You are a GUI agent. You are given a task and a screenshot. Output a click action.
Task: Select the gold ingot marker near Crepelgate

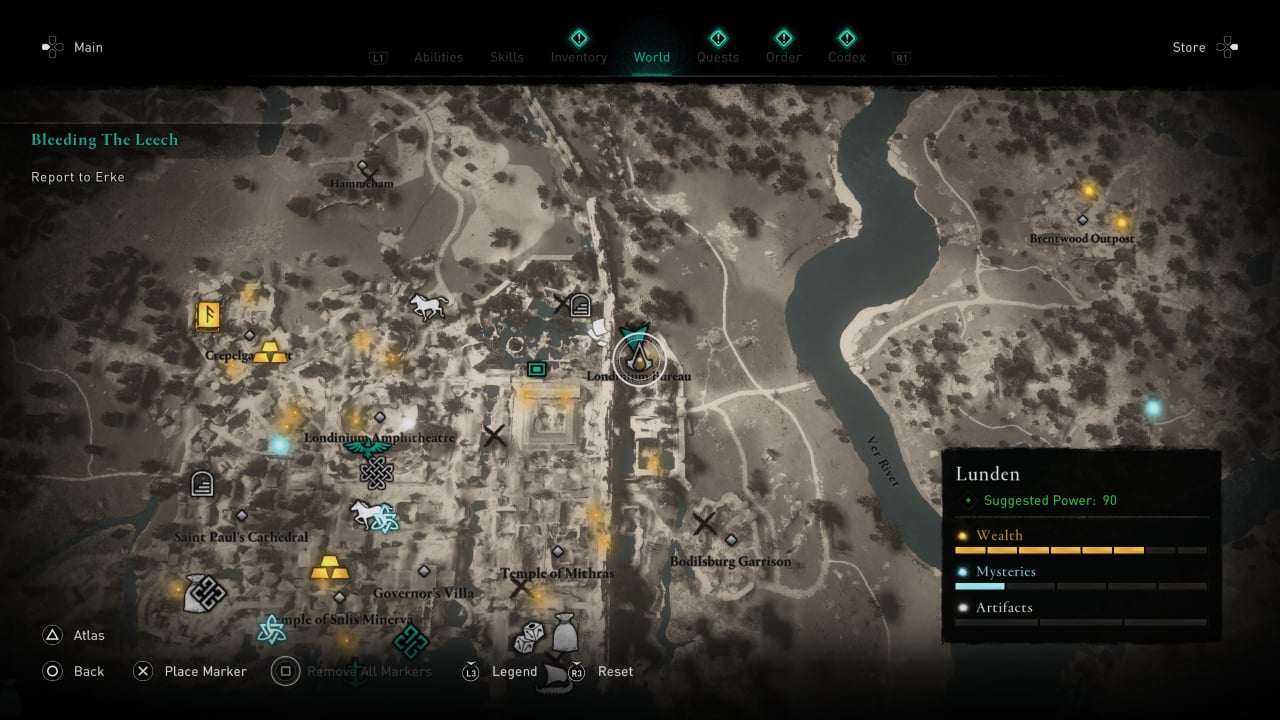(269, 351)
